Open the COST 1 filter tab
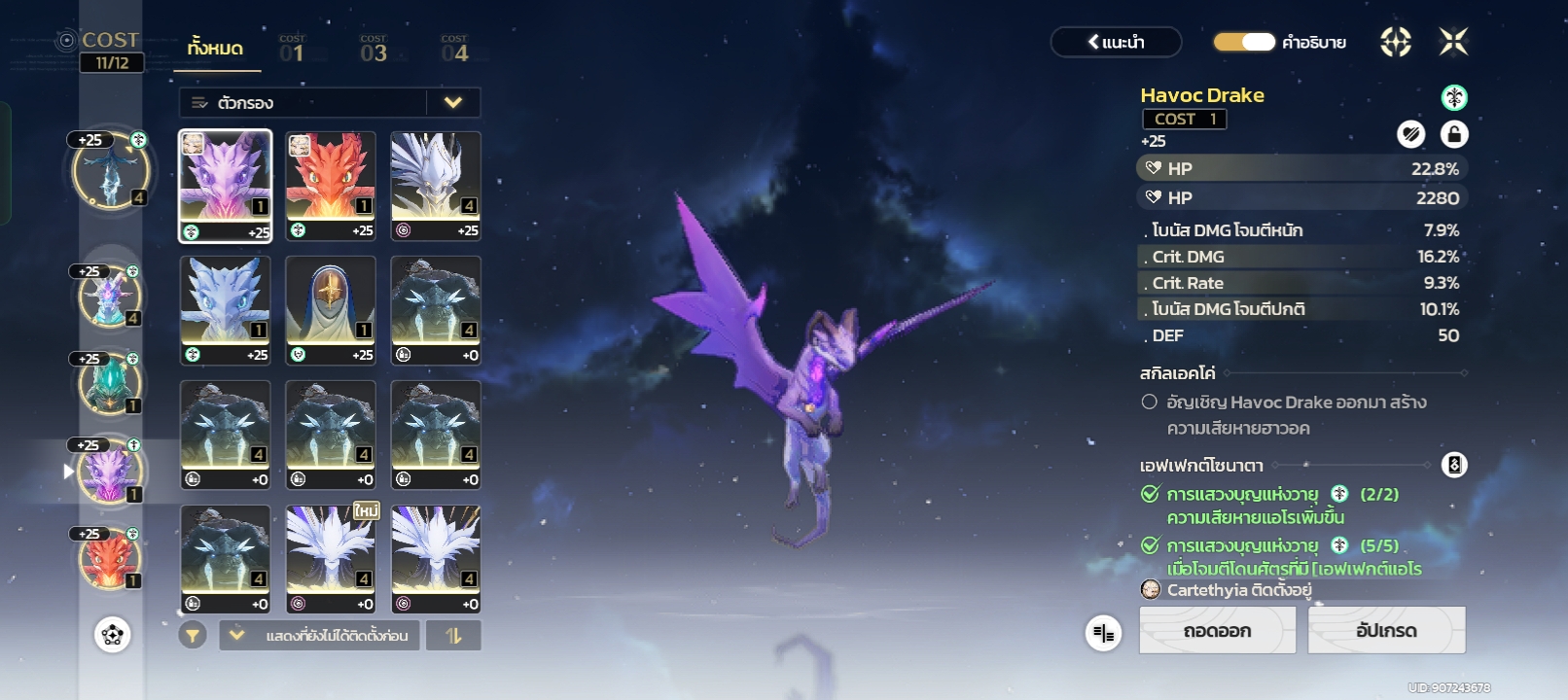 click(x=292, y=49)
